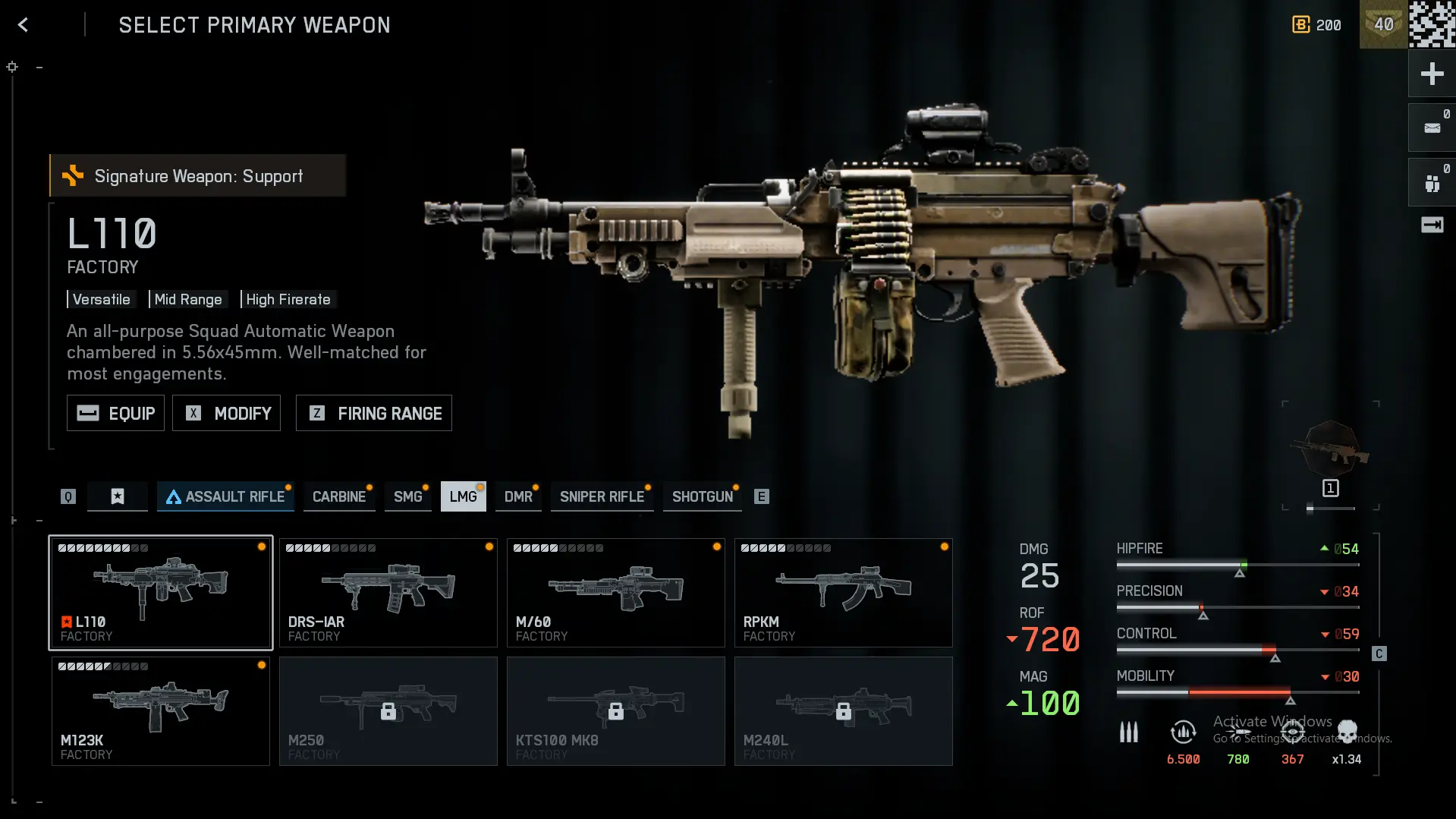The width and height of the screenshot is (1456, 819).
Task: Equip the L110 weapon
Action: pos(115,413)
